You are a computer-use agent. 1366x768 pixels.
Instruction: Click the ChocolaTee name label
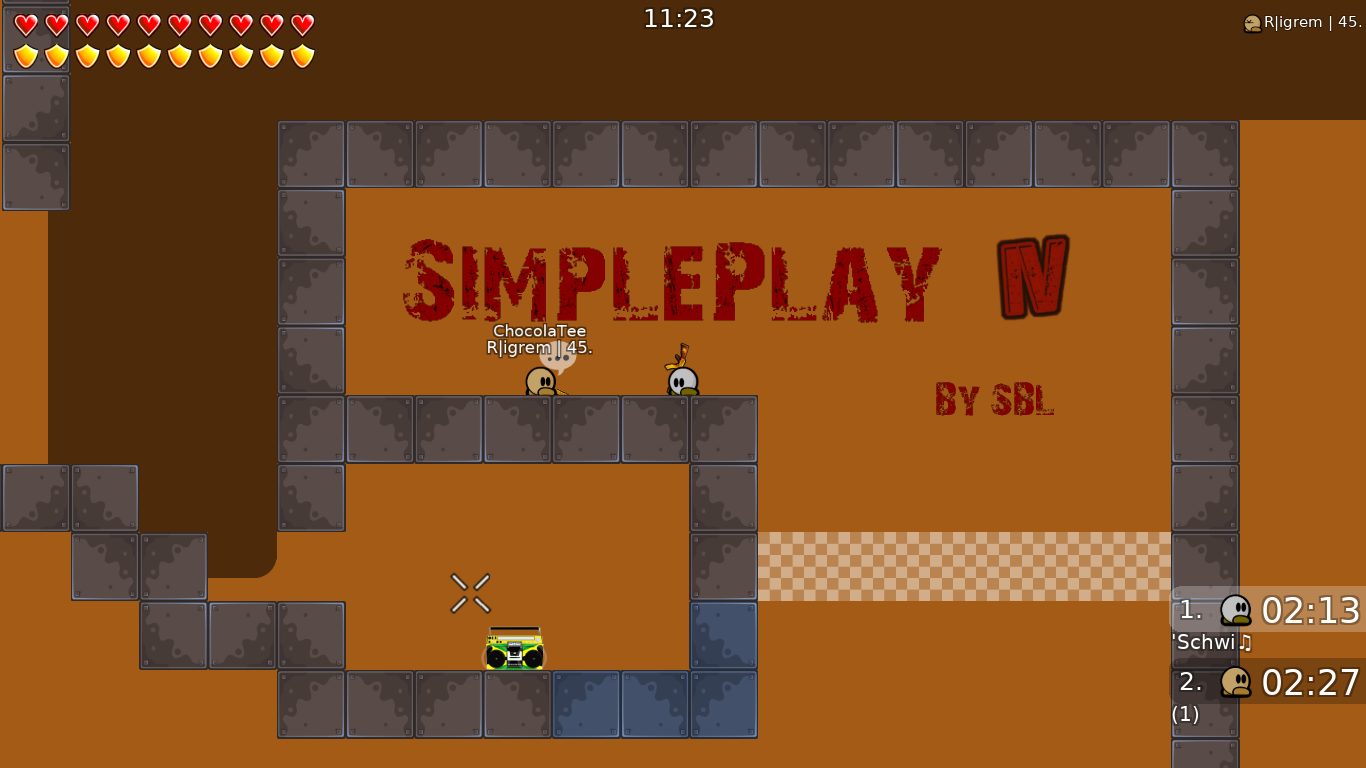tap(538, 331)
